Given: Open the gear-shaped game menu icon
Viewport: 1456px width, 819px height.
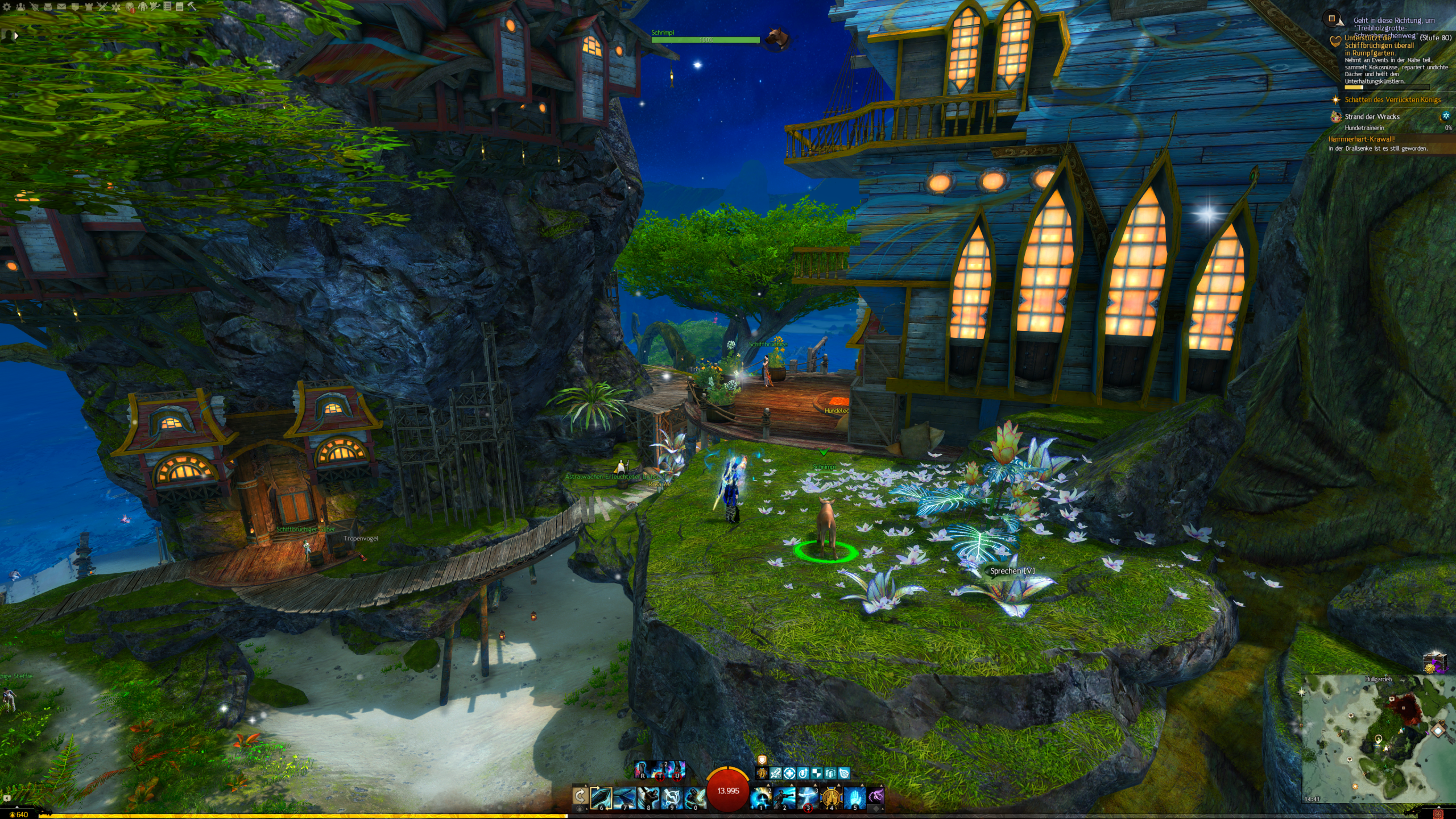Looking at the screenshot, I should pyautogui.click(x=7, y=7).
